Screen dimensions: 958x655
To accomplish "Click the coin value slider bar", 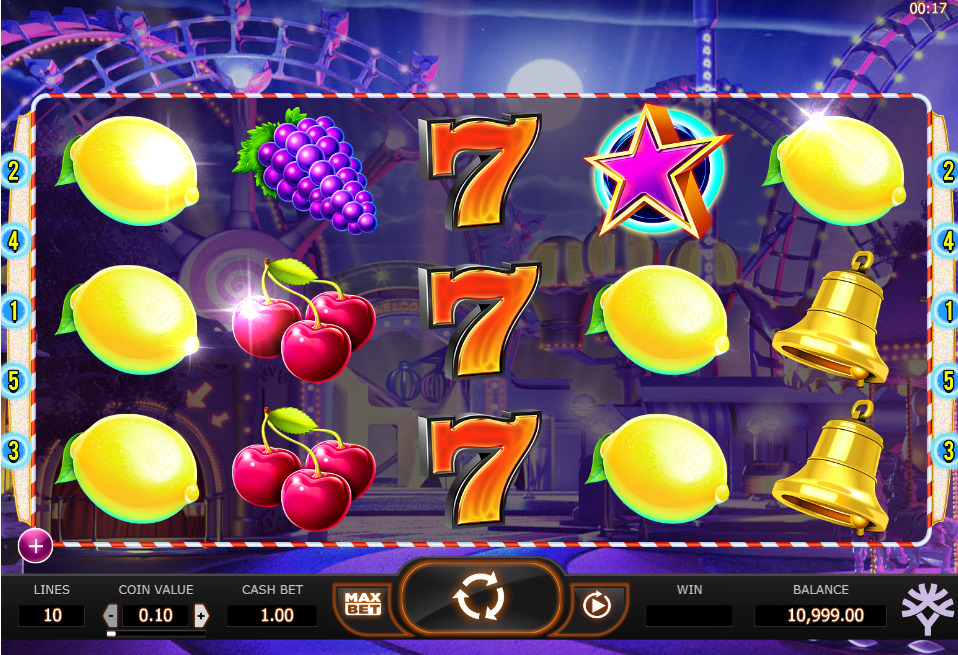I will 156,633.
